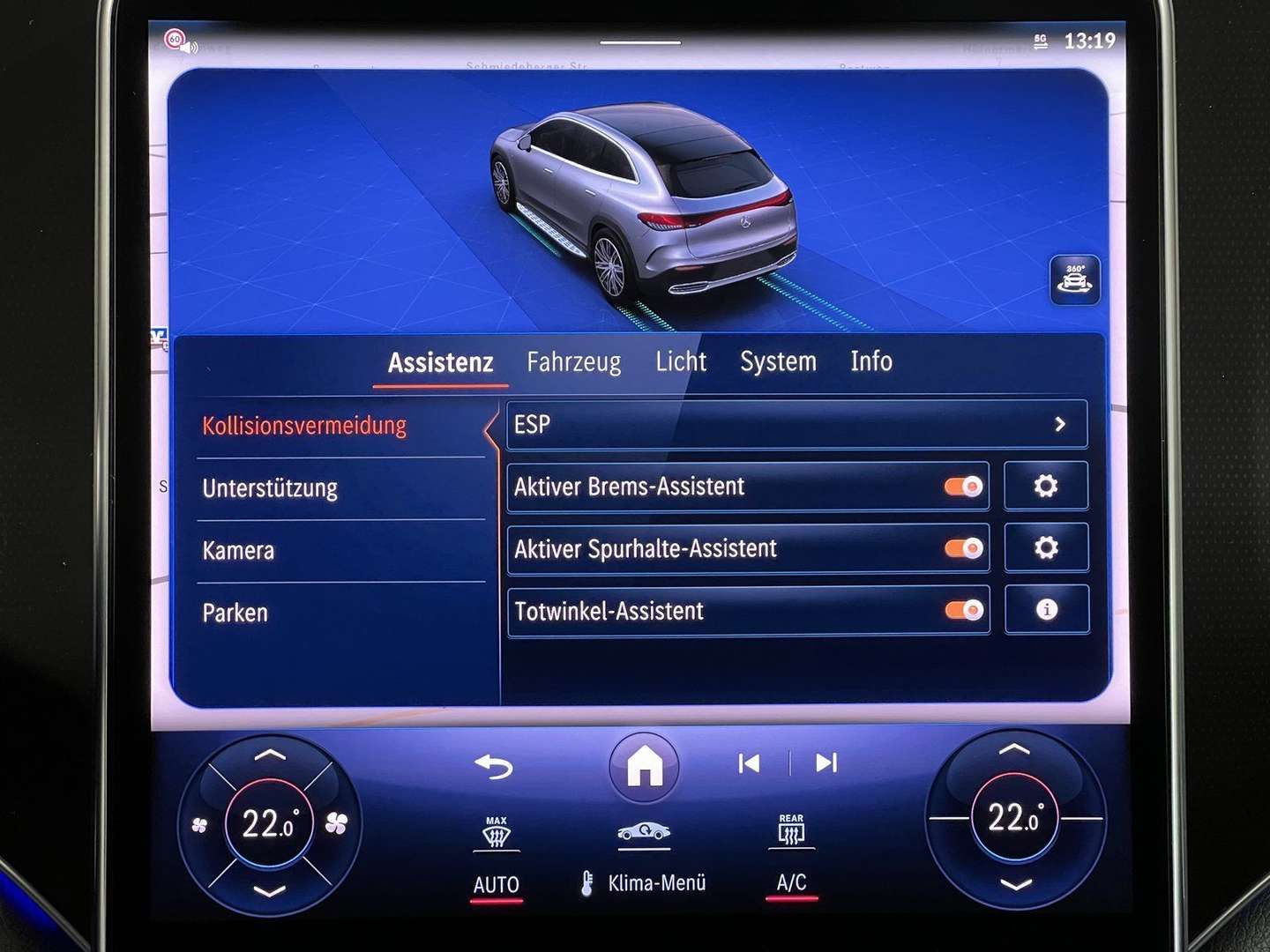Toggle Totwinkel-Assistent off

point(962,608)
